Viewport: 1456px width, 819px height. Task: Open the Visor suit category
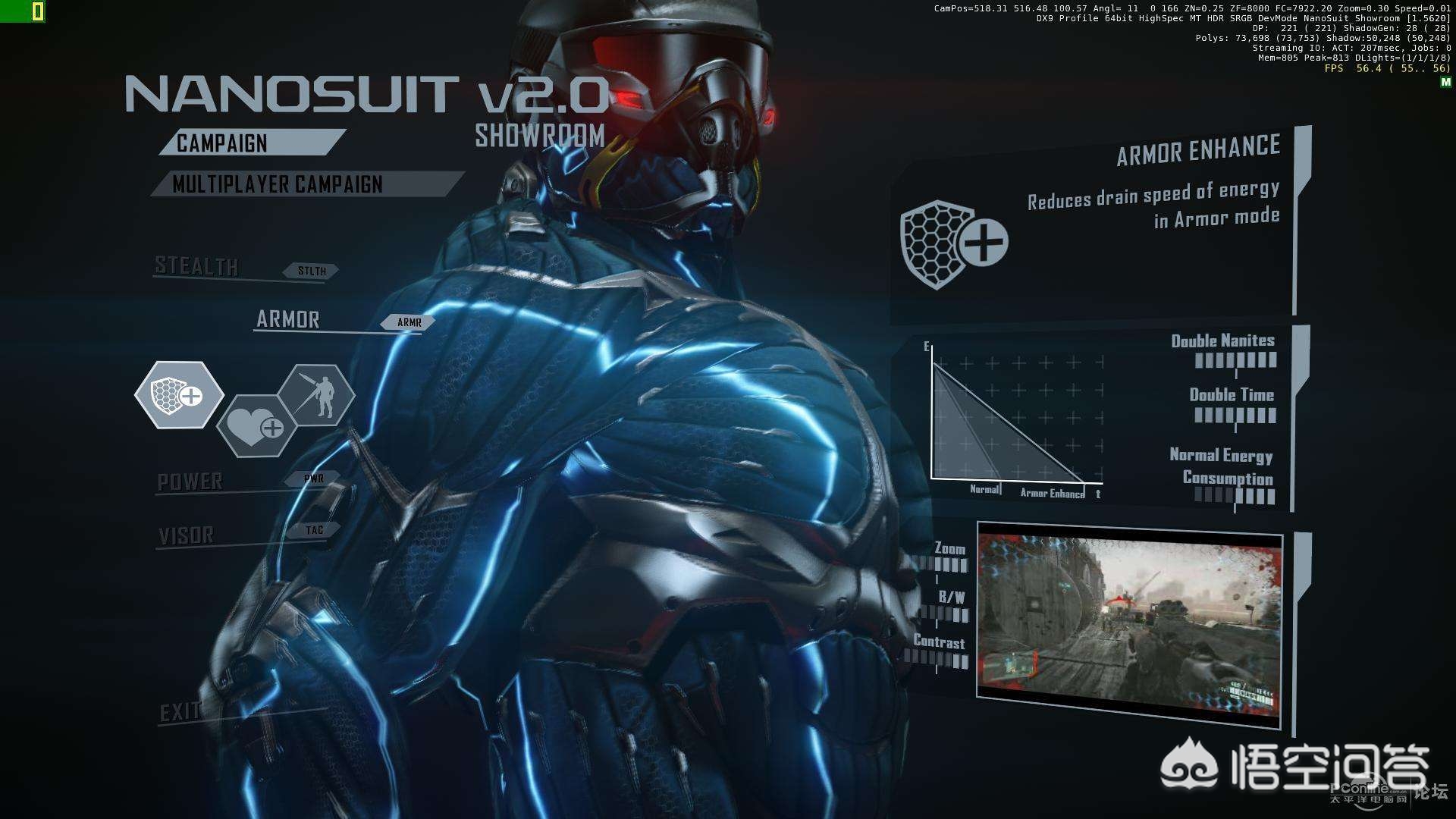click(x=187, y=535)
